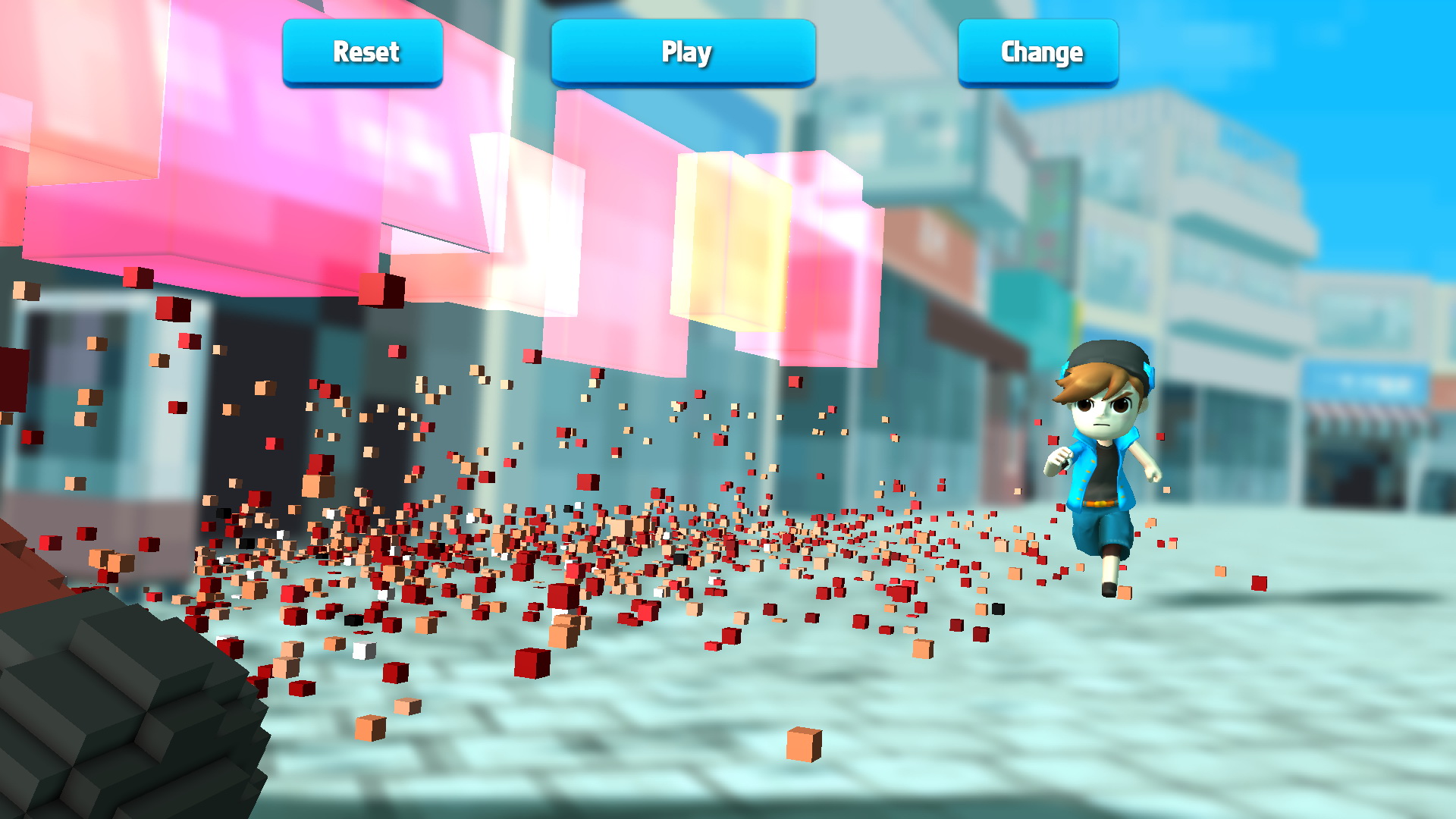The height and width of the screenshot is (819, 1456).
Task: Click the Change button
Action: 1039,52
